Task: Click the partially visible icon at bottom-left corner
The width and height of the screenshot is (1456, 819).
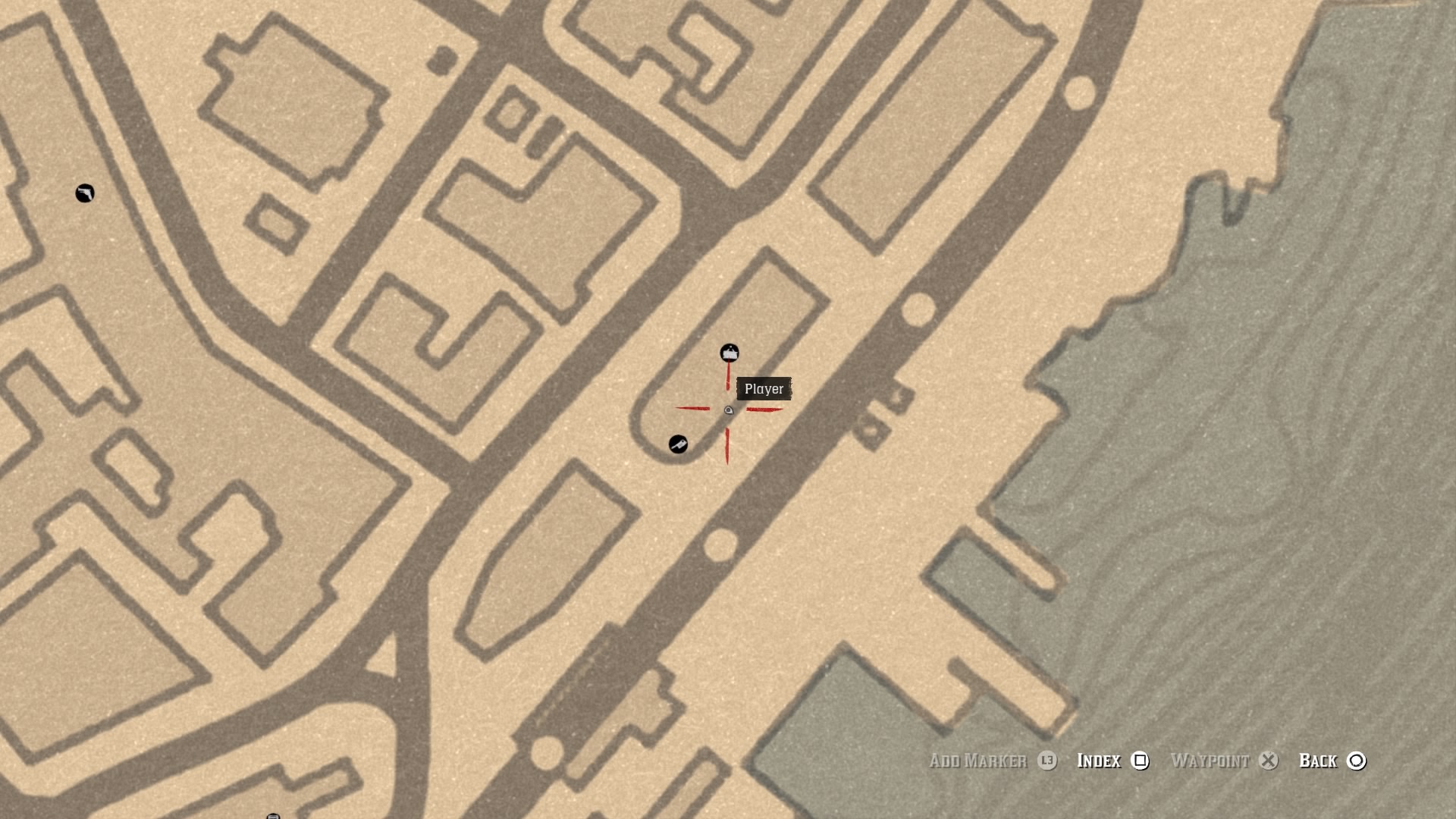Action: click(x=273, y=815)
